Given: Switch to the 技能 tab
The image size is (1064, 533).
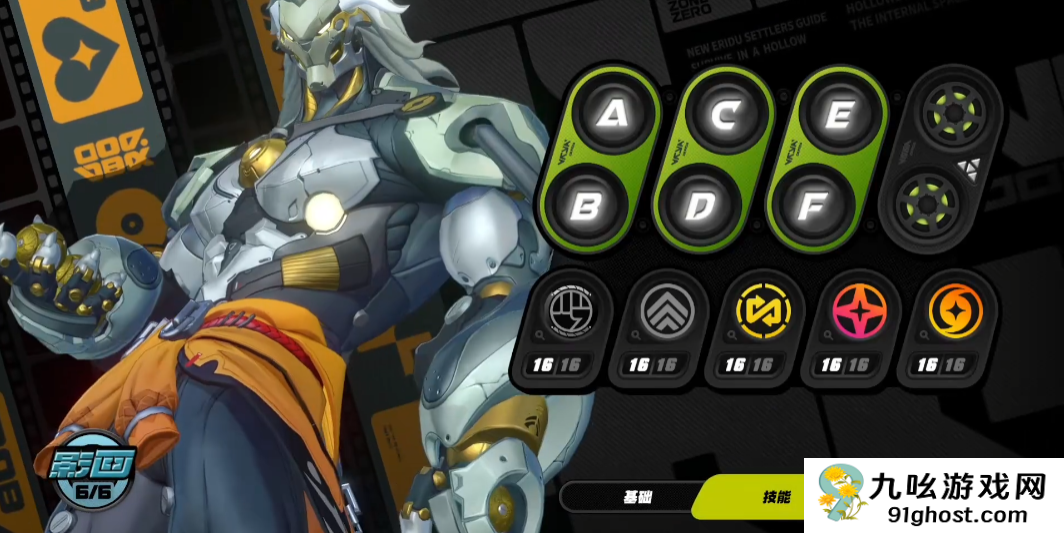Looking at the screenshot, I should (x=775, y=496).
